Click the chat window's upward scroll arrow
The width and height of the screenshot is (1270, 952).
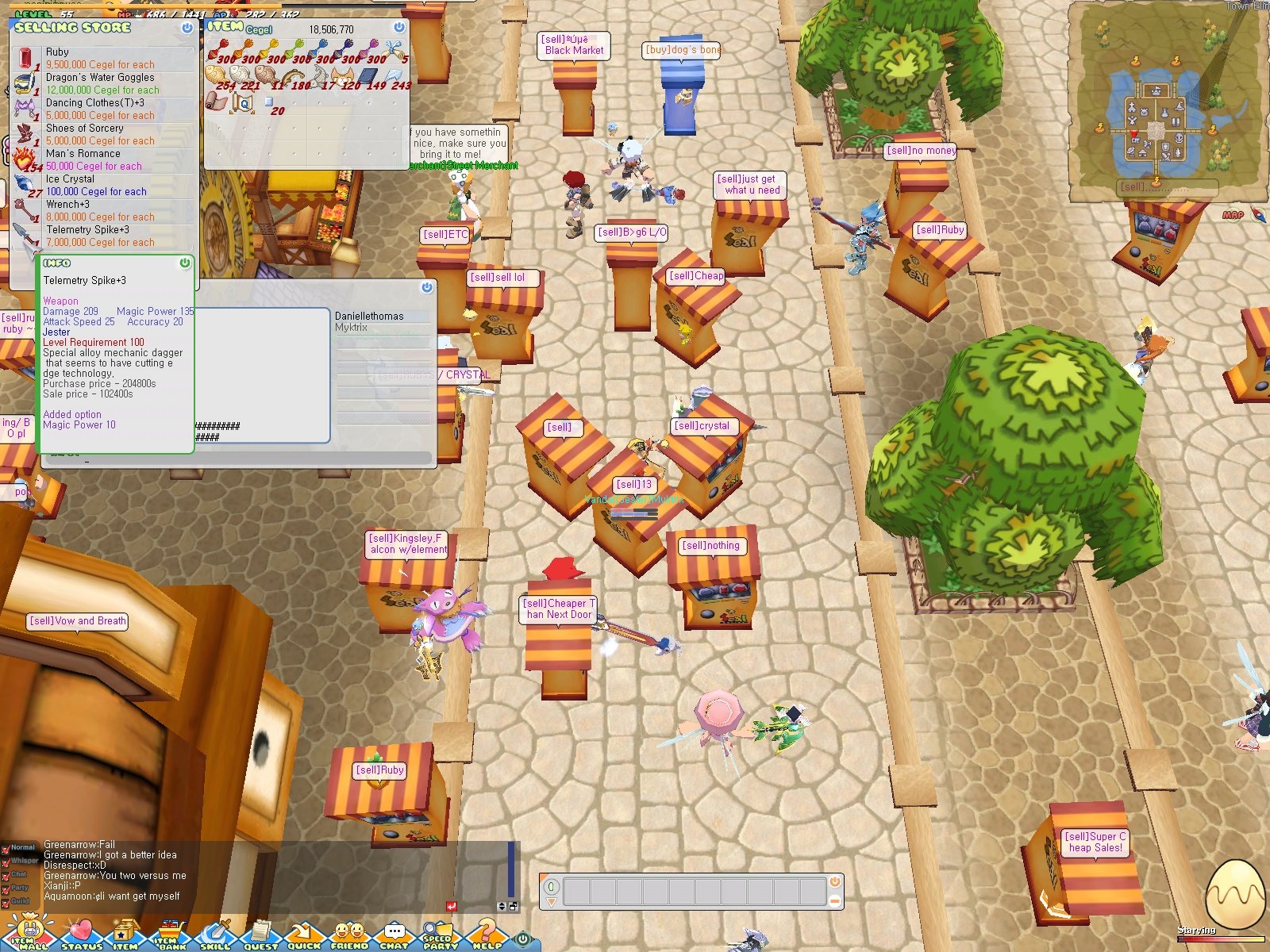[502, 903]
